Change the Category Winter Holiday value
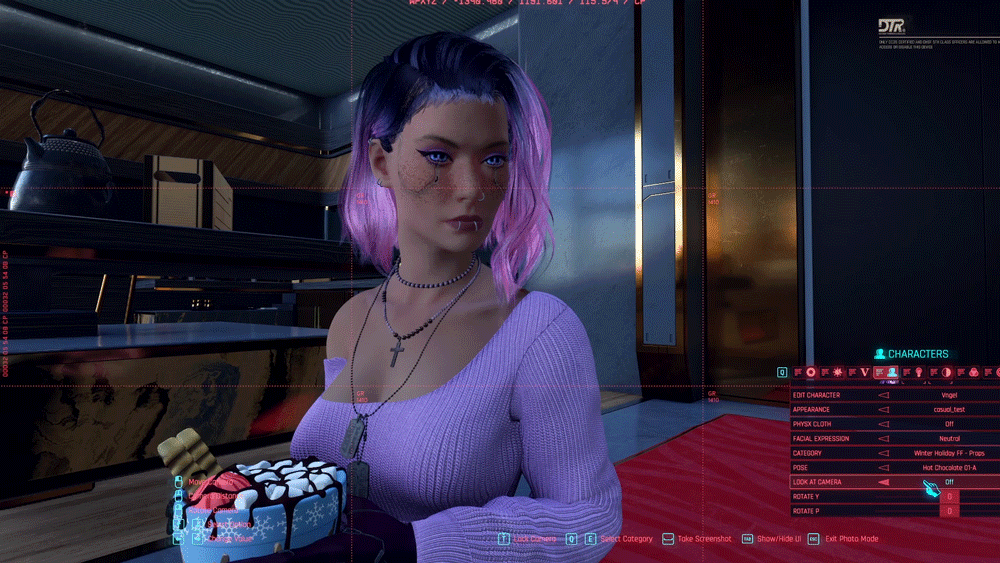The height and width of the screenshot is (563, 1000). tap(949, 453)
